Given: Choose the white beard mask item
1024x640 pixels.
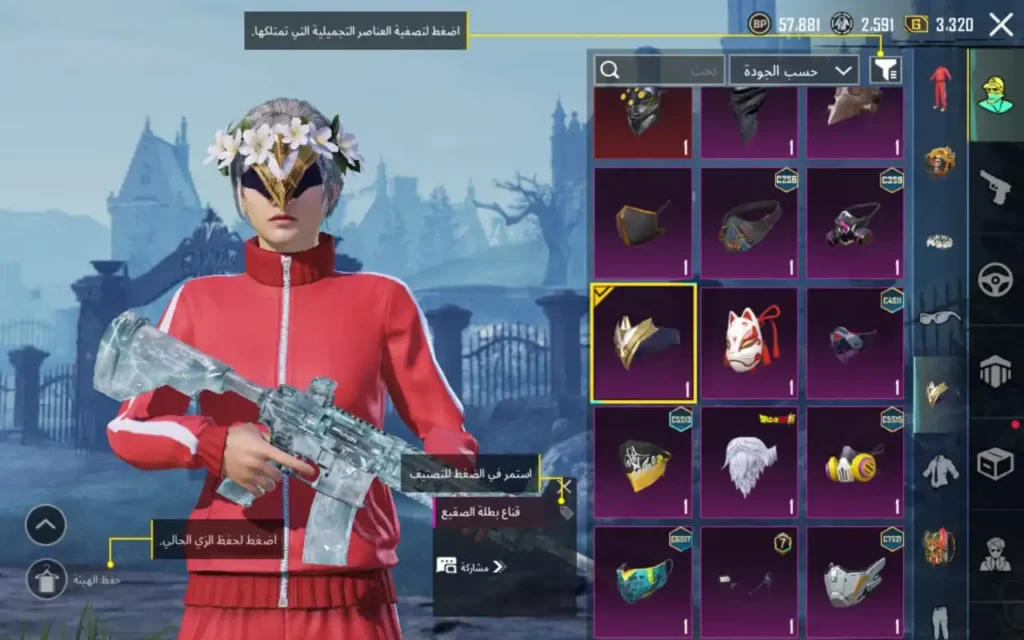Looking at the screenshot, I should tap(749, 462).
